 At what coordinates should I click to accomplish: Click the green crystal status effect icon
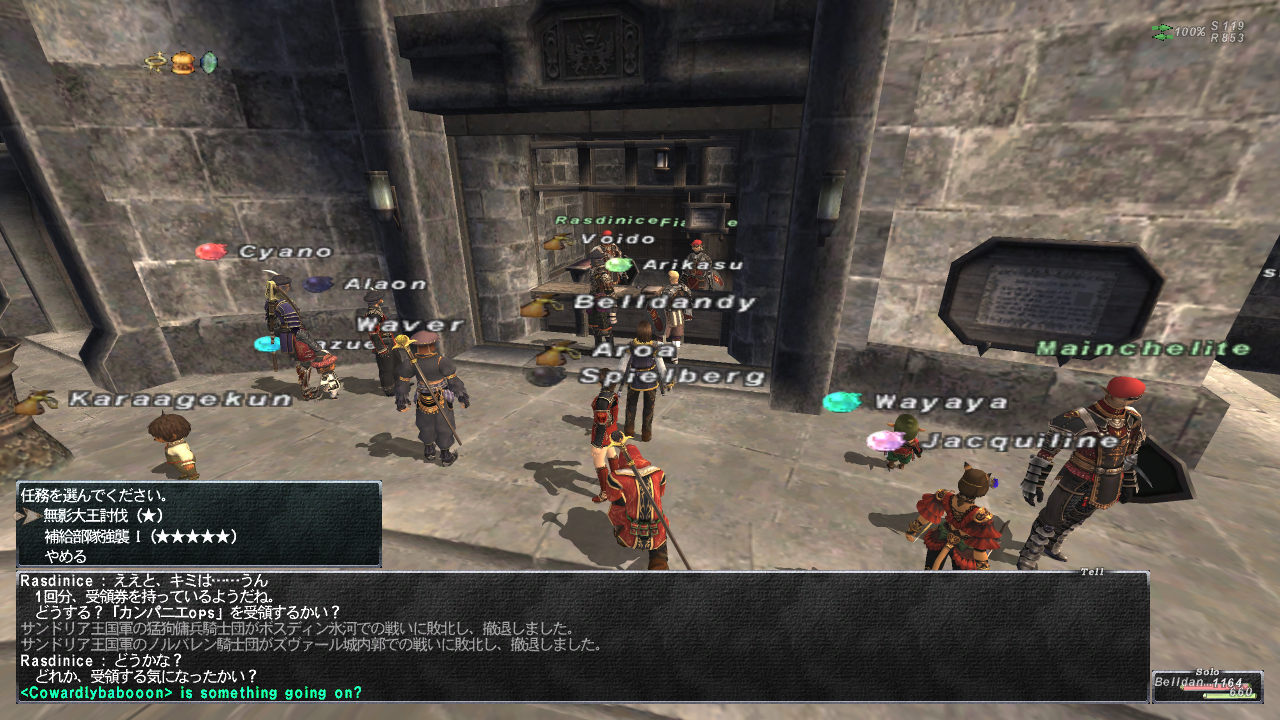pos(208,63)
